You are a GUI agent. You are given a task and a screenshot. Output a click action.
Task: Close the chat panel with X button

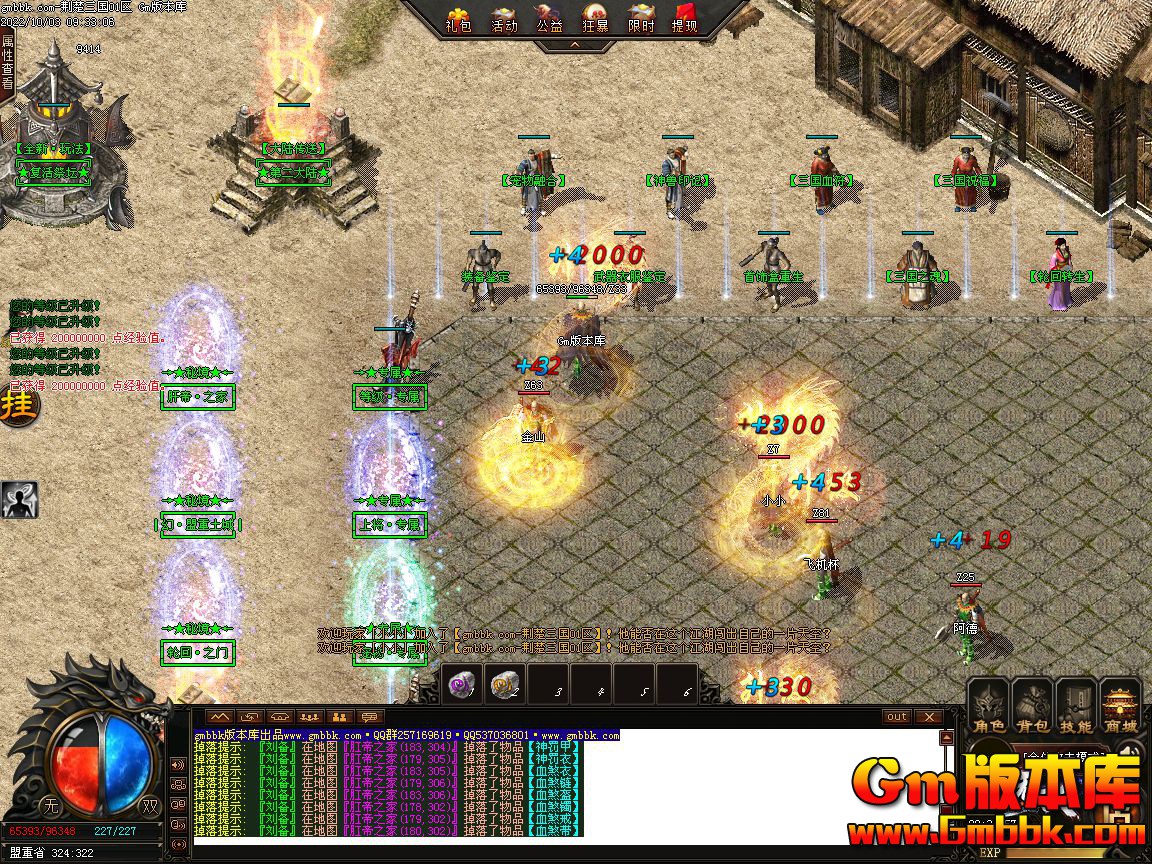tap(929, 716)
